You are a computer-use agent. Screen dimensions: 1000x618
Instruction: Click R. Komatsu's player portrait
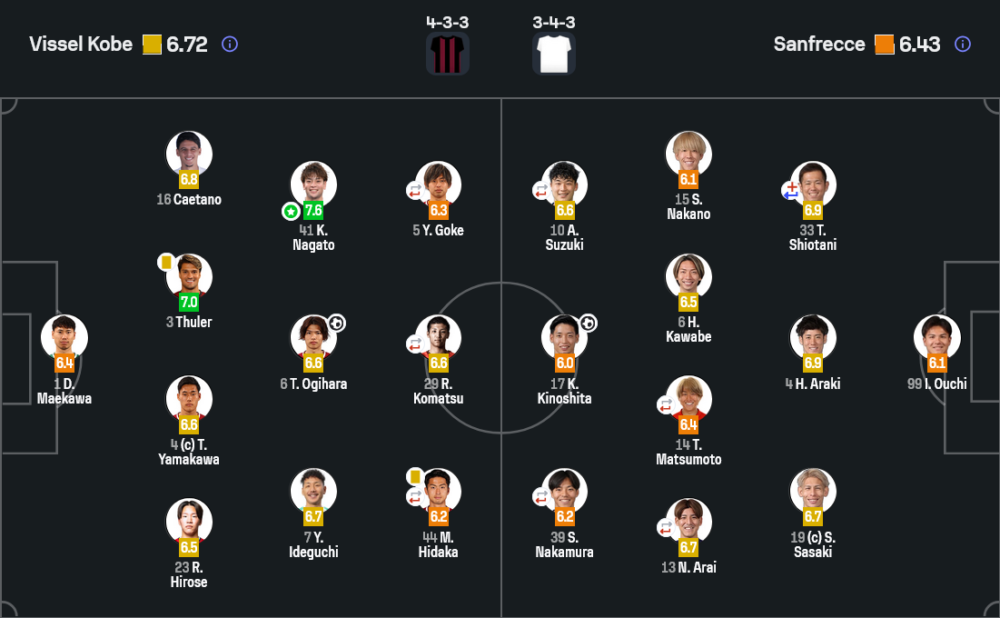point(438,338)
